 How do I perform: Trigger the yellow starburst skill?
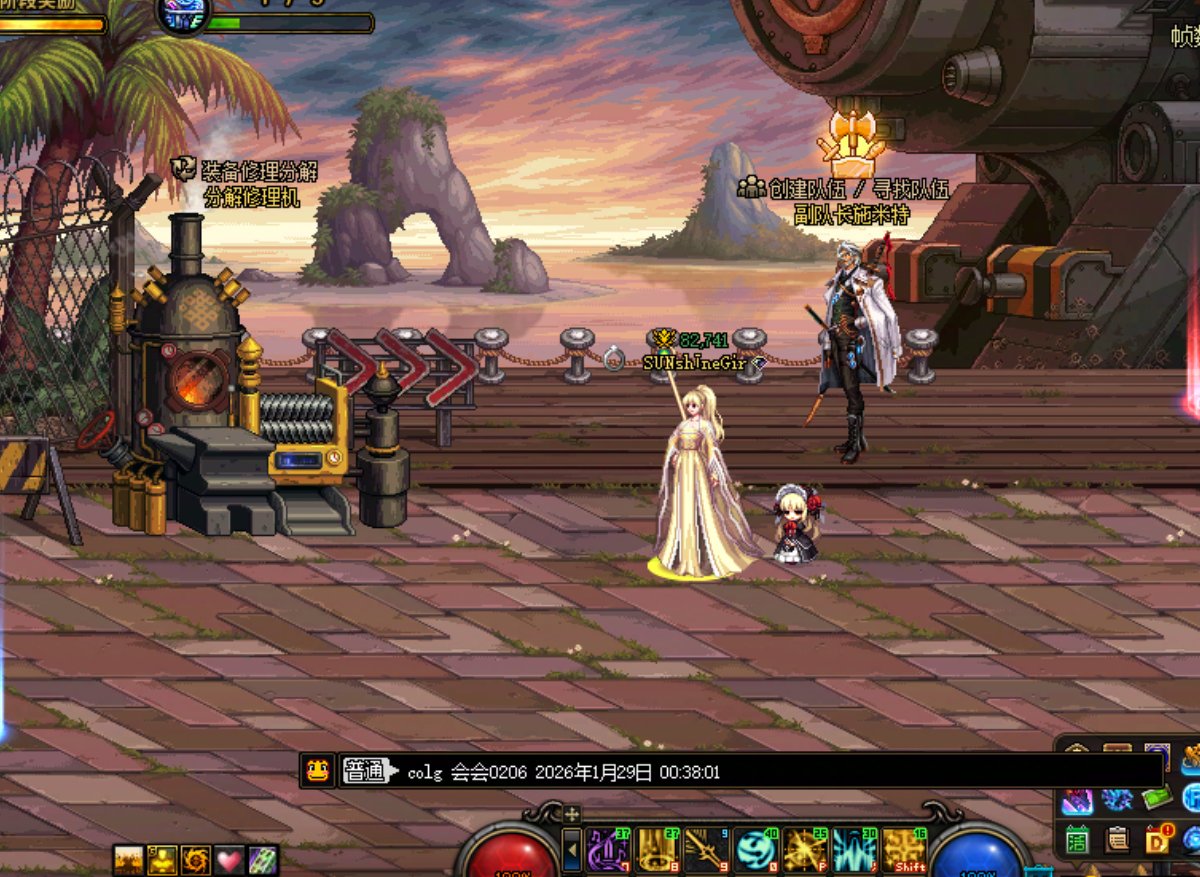(x=806, y=849)
